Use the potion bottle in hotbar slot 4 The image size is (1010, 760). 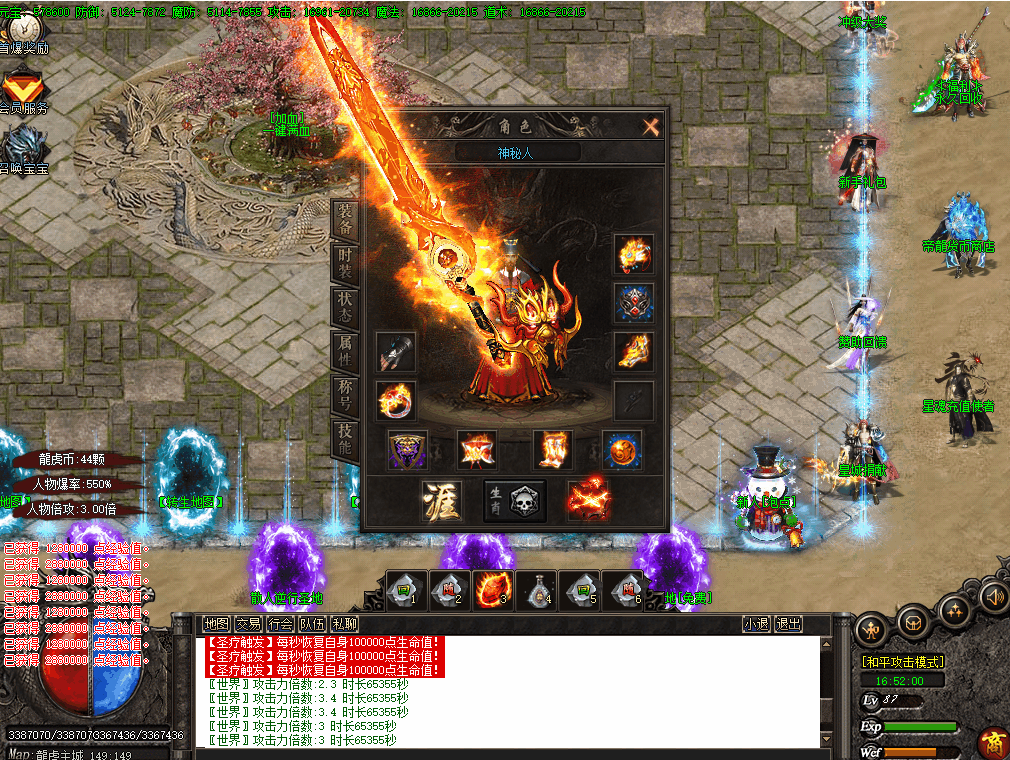(539, 590)
